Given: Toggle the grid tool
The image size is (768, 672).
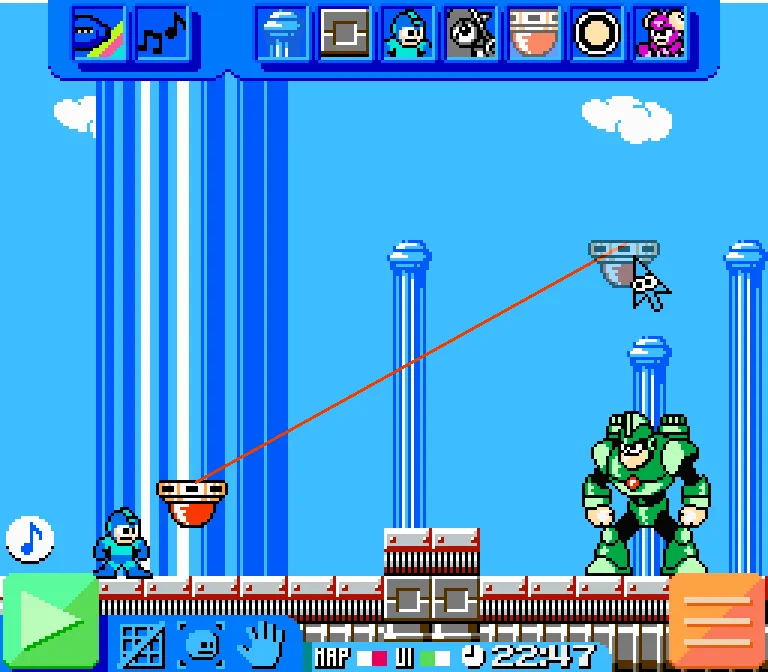Looking at the screenshot, I should (142, 645).
